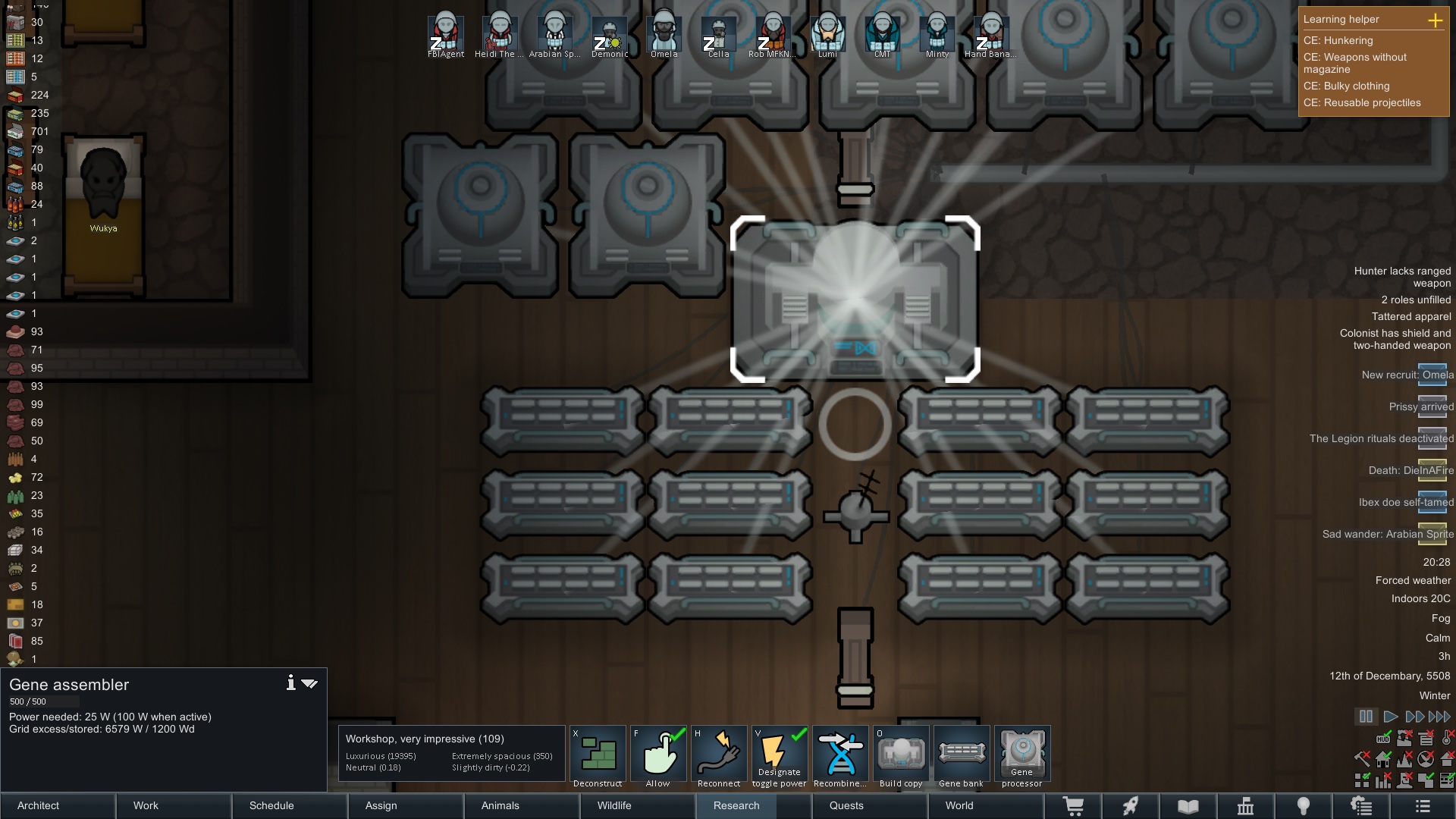This screenshot has width=1456, height=819.
Task: Click the triple-speed playback arrows
Action: click(1439, 716)
